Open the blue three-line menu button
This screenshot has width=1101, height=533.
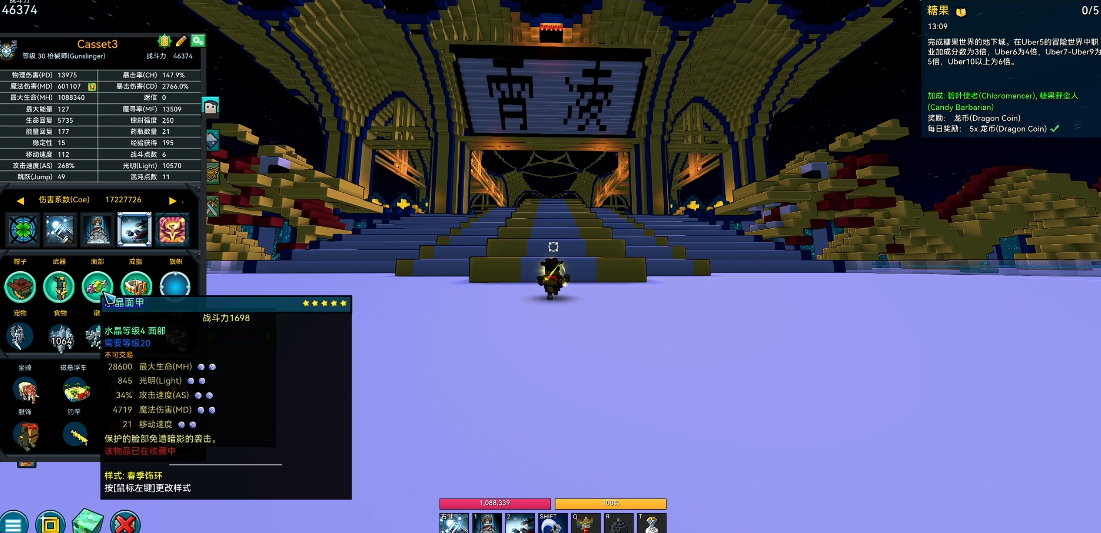[13, 522]
